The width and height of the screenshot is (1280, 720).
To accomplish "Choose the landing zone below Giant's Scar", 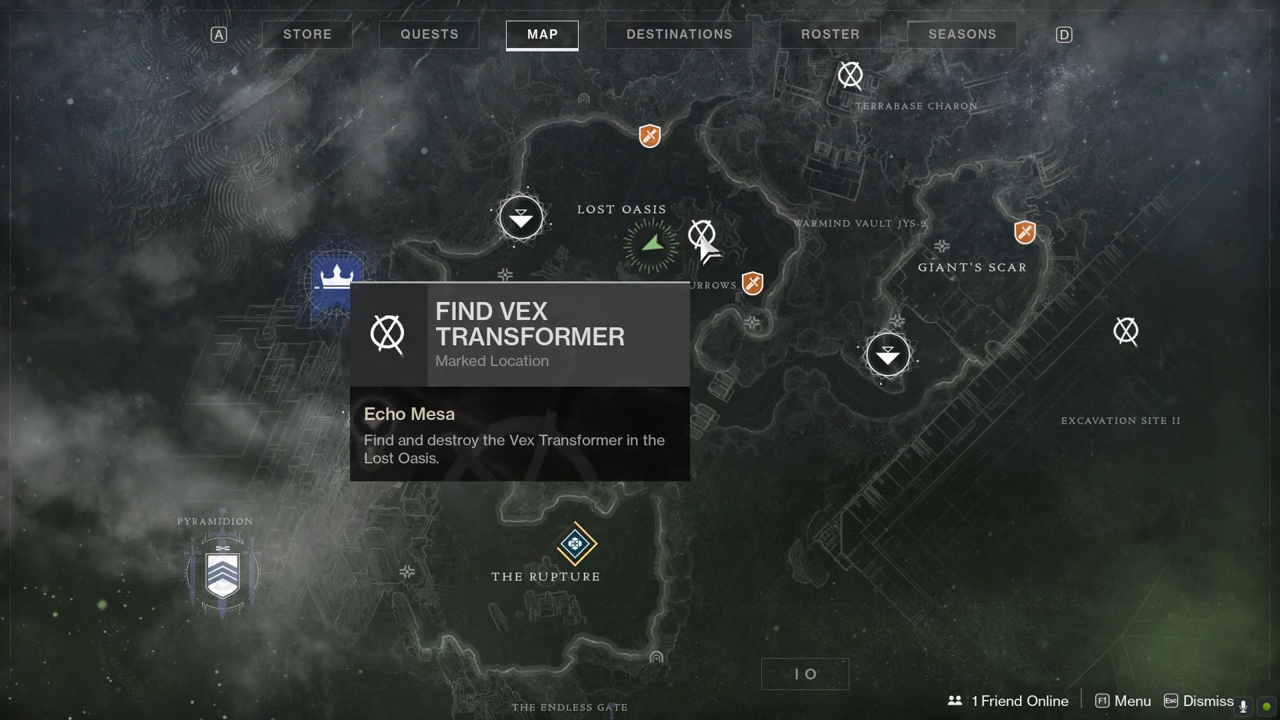I will pos(887,355).
